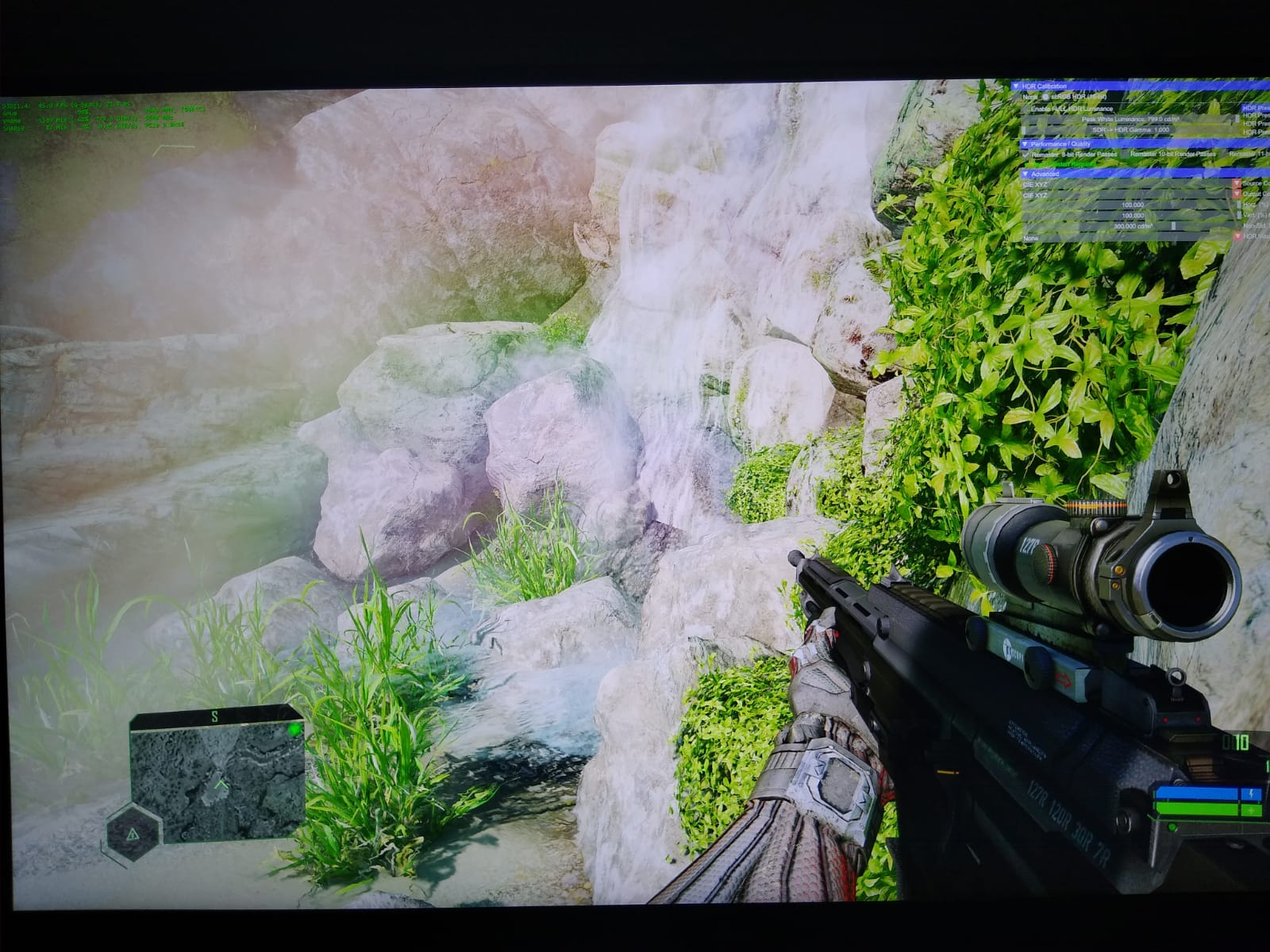Click the minimap in the HUD
Screen dimensions: 1270x952
(x=217, y=773)
